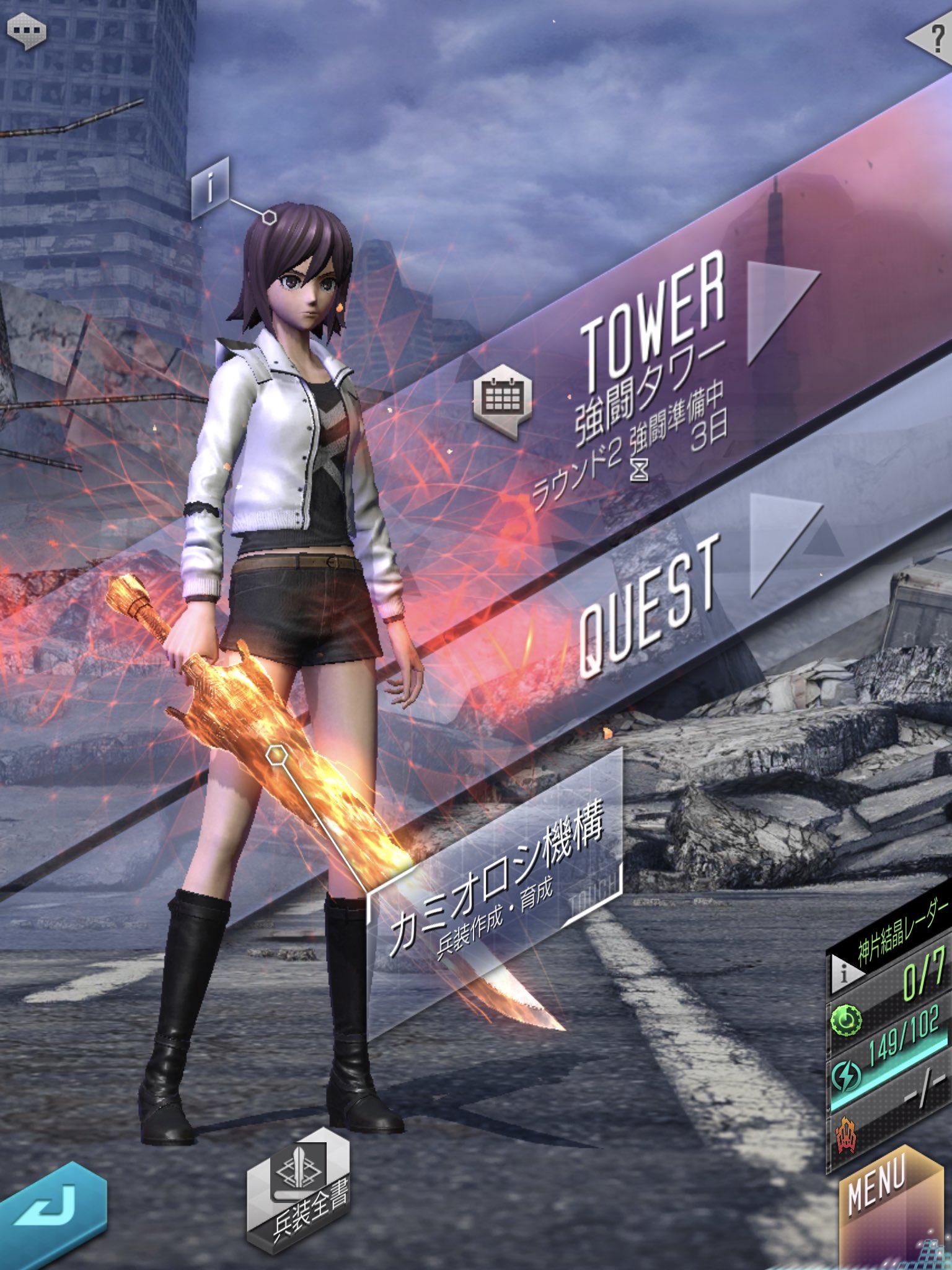The width and height of the screenshot is (952, 1270).
Task: Enter the TOWER mode banner
Action: click(x=657, y=322)
